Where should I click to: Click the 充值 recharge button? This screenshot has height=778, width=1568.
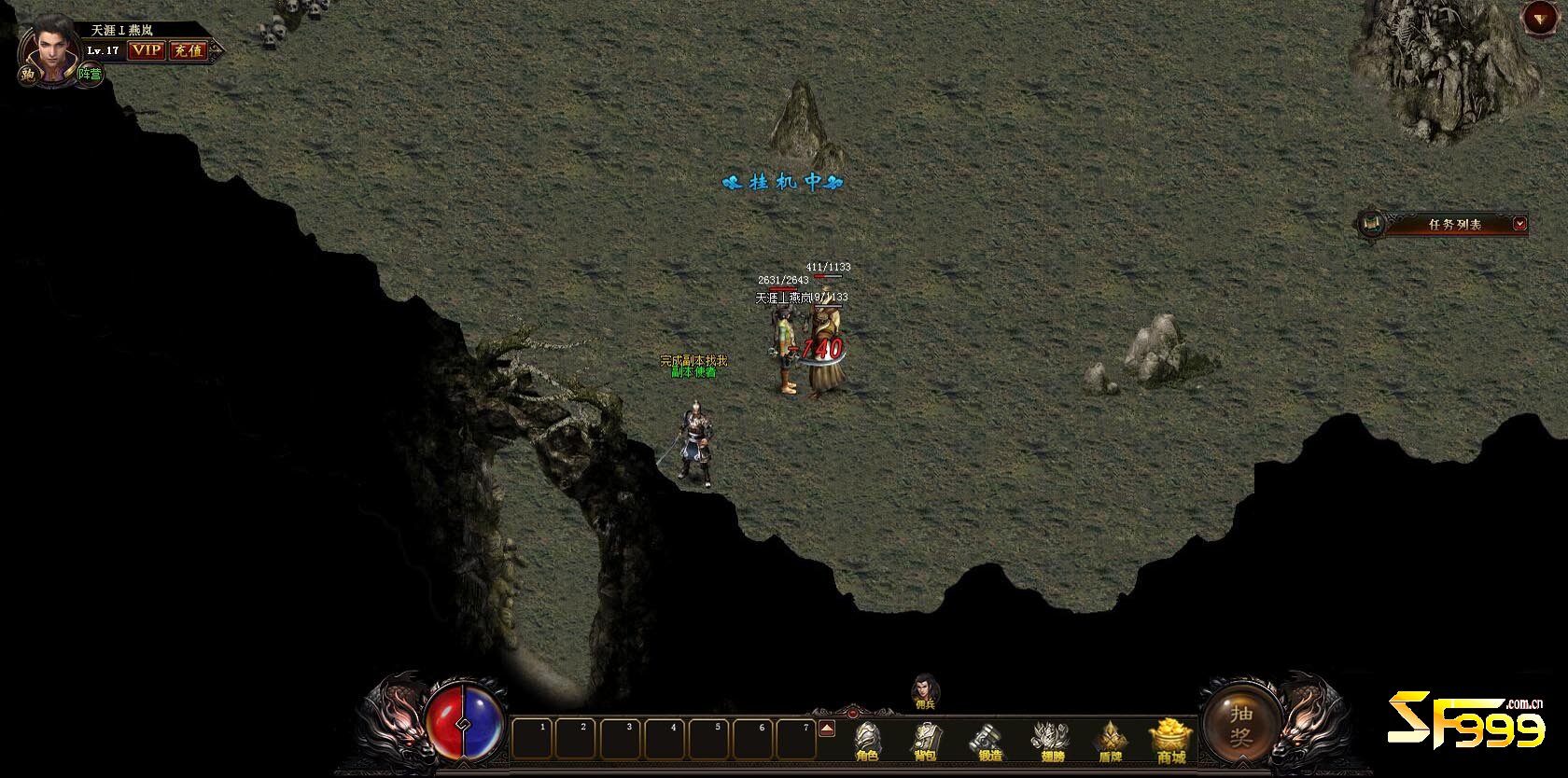[x=189, y=50]
